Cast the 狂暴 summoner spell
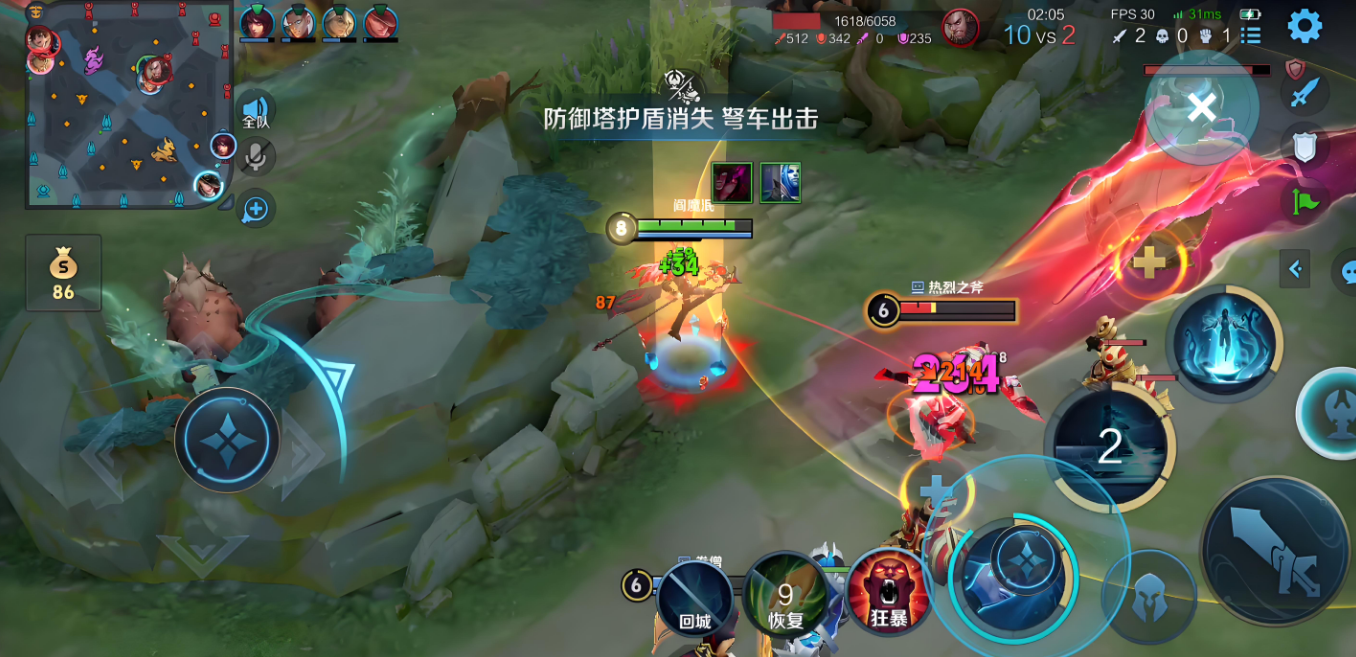Image resolution: width=1356 pixels, height=657 pixels. [888, 594]
